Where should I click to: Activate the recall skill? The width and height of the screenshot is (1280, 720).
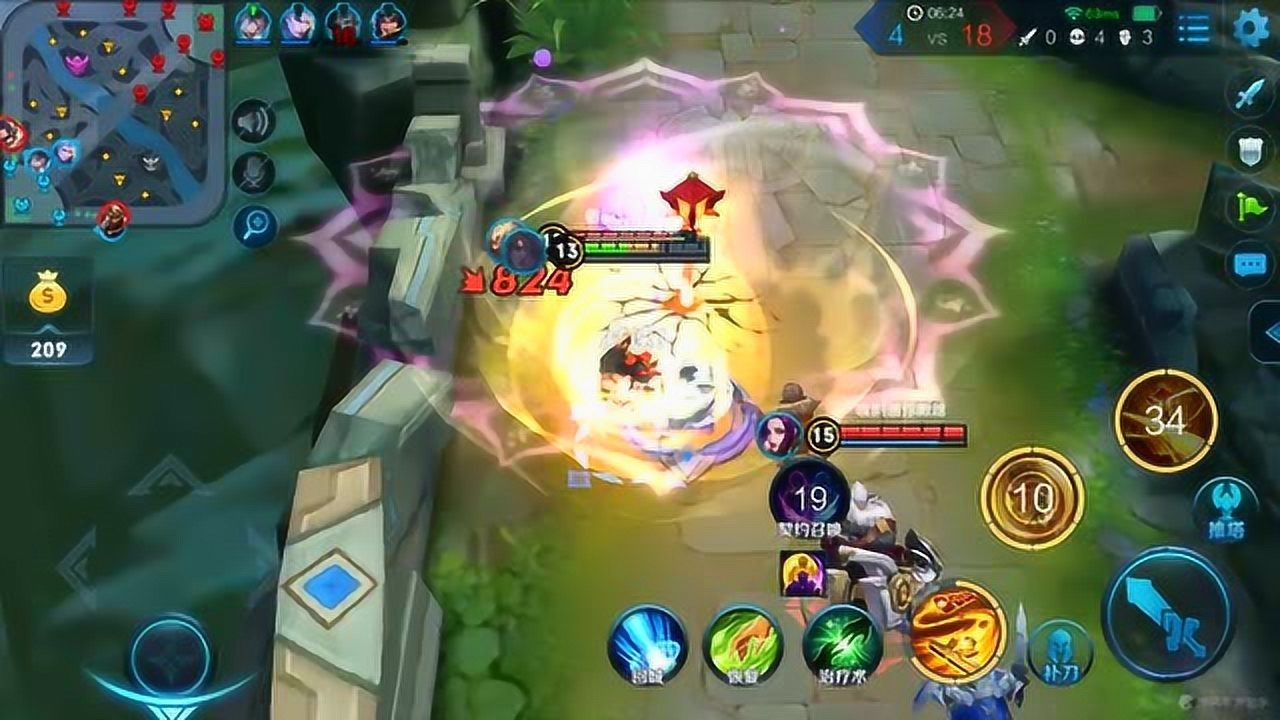pyautogui.click(x=647, y=644)
